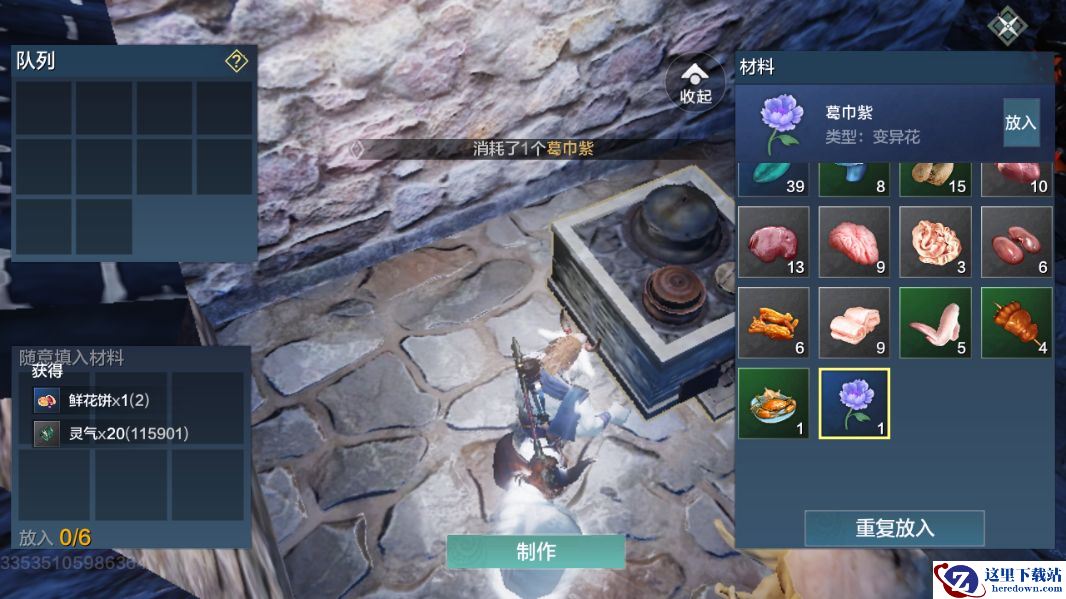Open the queue help question mark icon
The image size is (1066, 599).
click(236, 62)
